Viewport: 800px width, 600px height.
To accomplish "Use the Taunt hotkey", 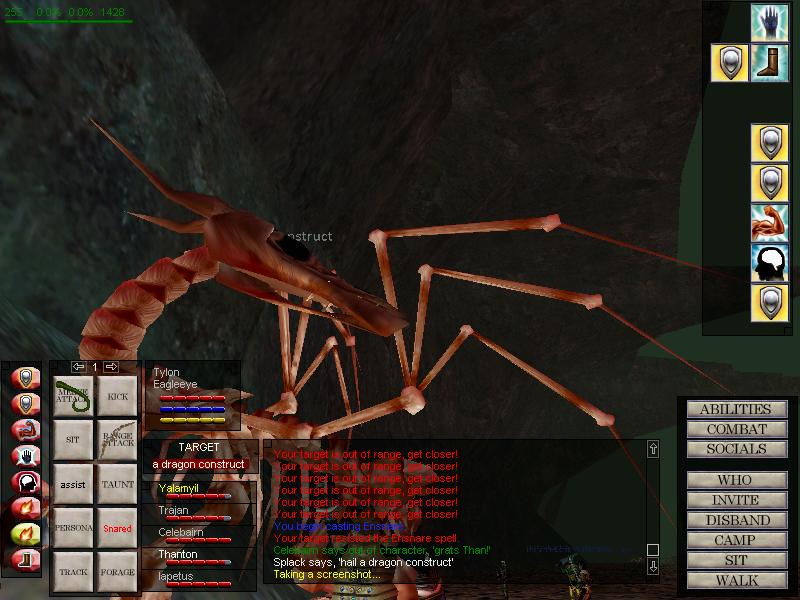I will [x=117, y=484].
